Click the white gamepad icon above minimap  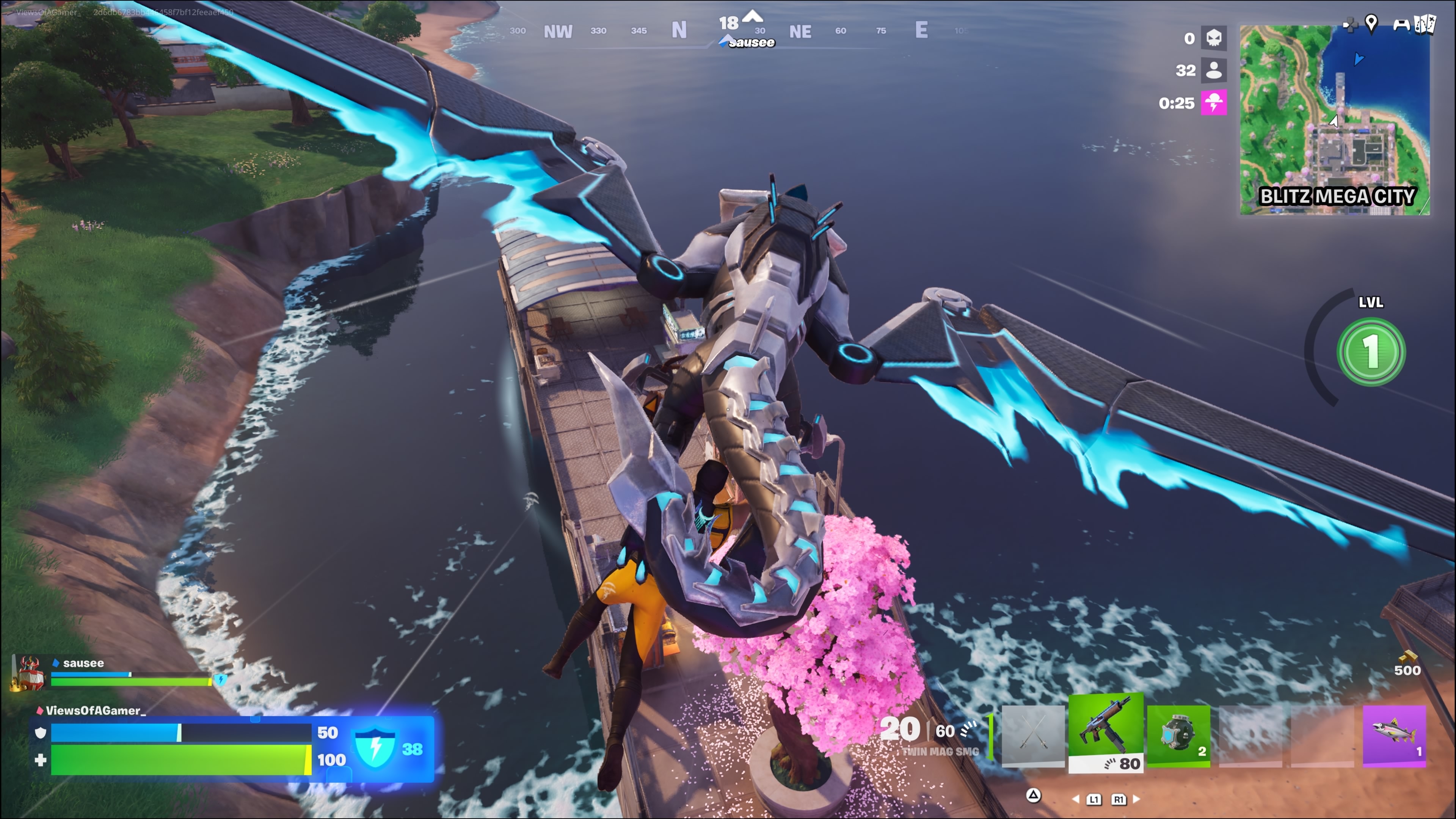tap(1401, 24)
